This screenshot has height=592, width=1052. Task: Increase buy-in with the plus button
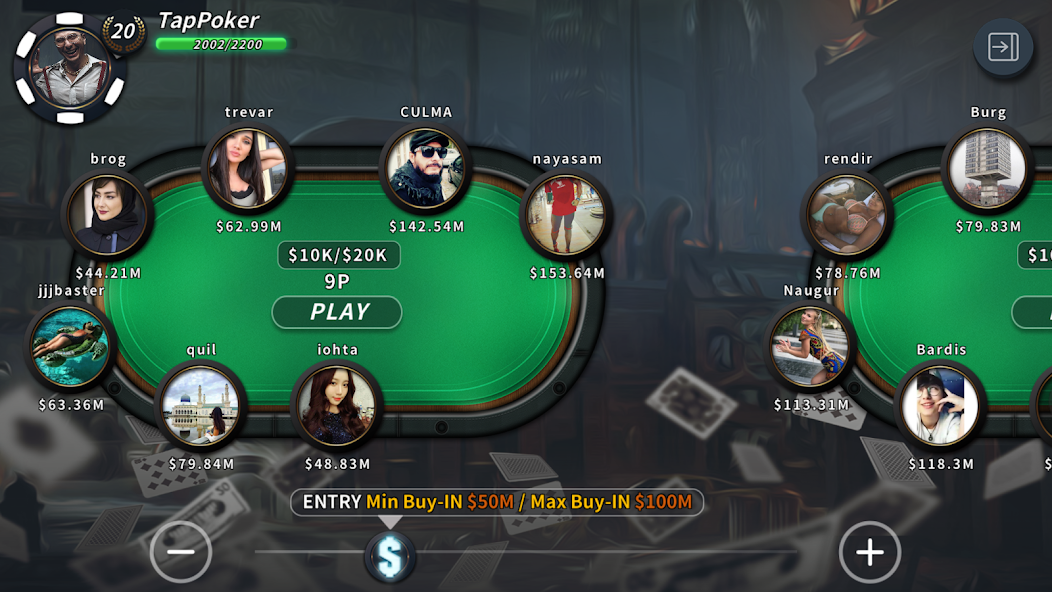coord(869,551)
